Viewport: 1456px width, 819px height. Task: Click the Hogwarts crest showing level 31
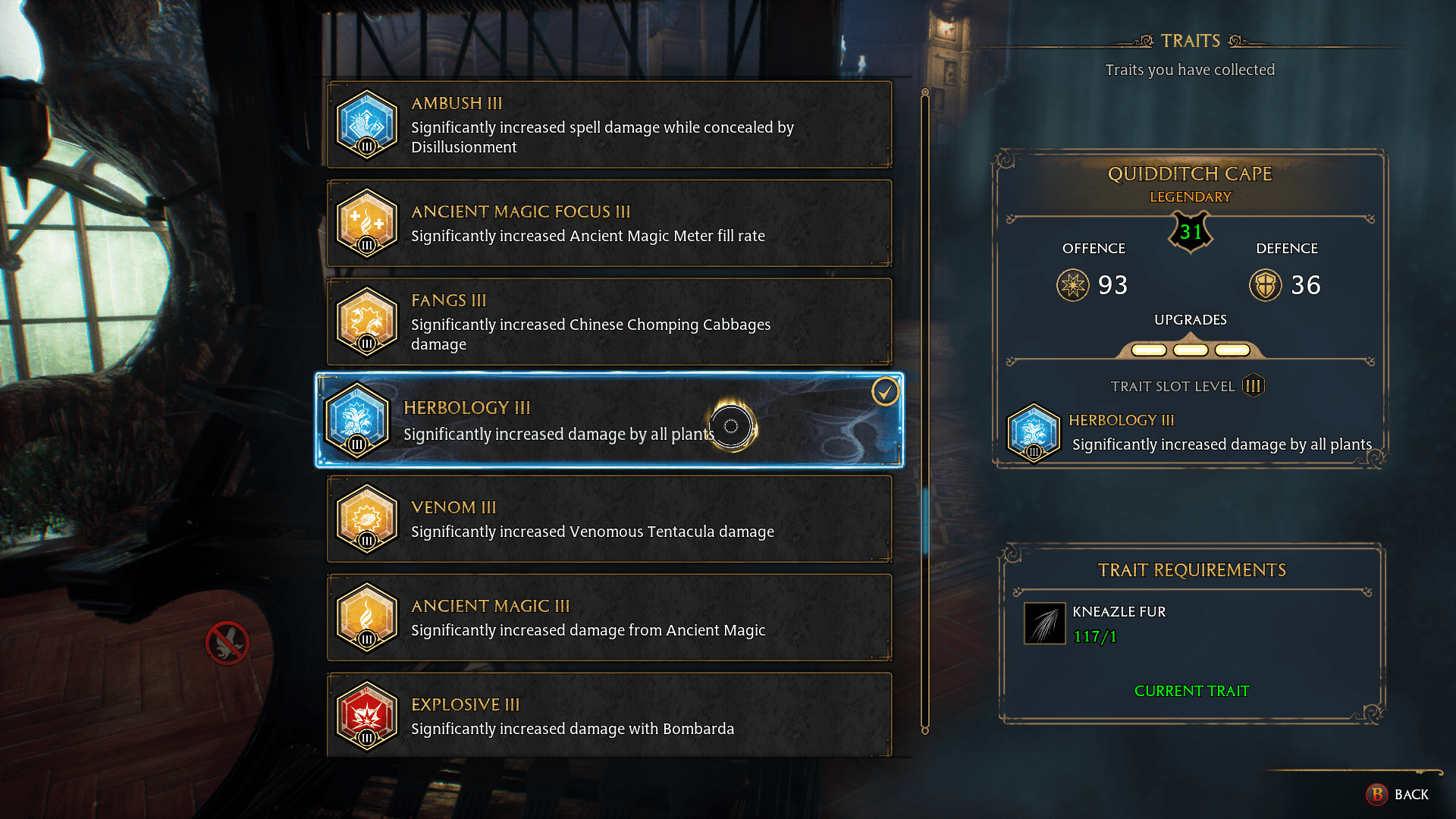(1191, 232)
